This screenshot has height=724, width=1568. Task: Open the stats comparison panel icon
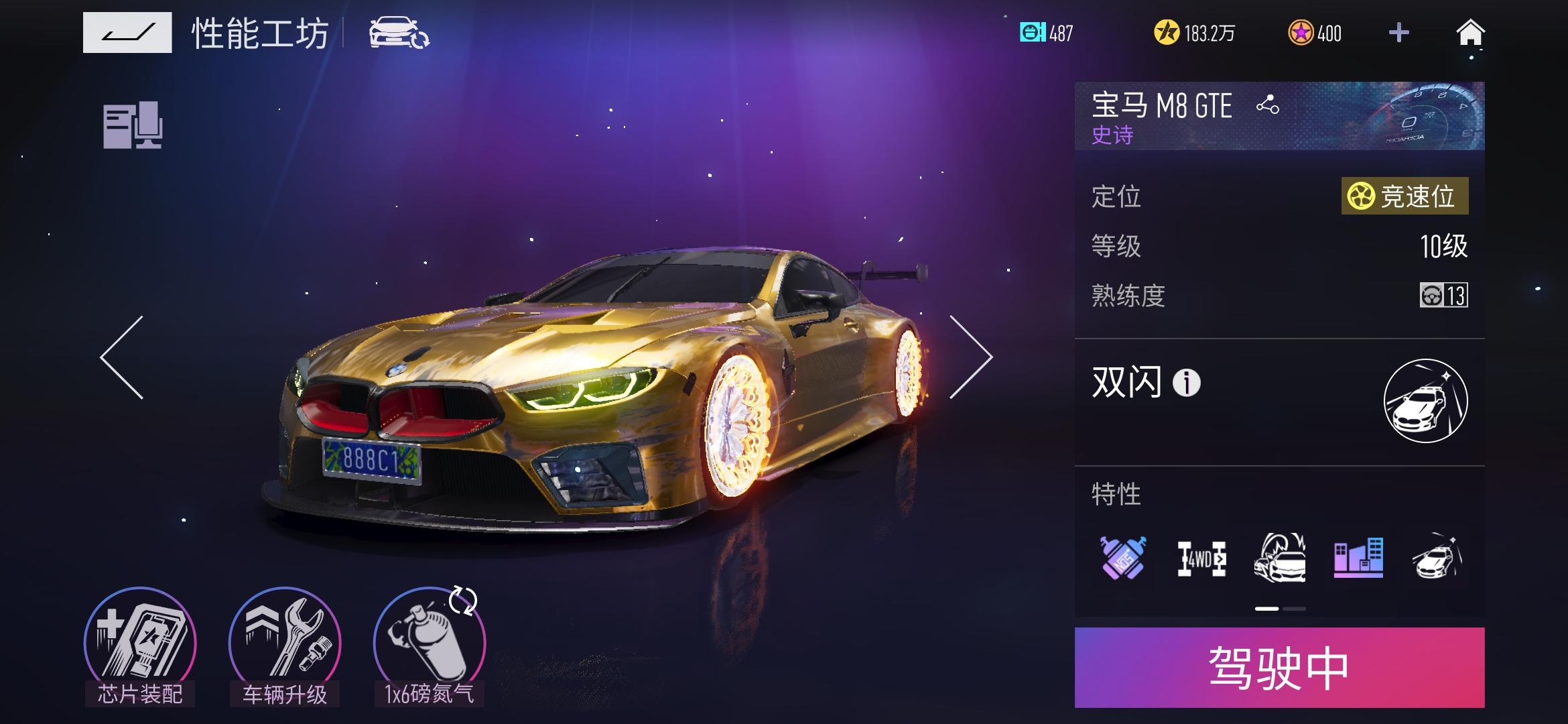tap(133, 125)
